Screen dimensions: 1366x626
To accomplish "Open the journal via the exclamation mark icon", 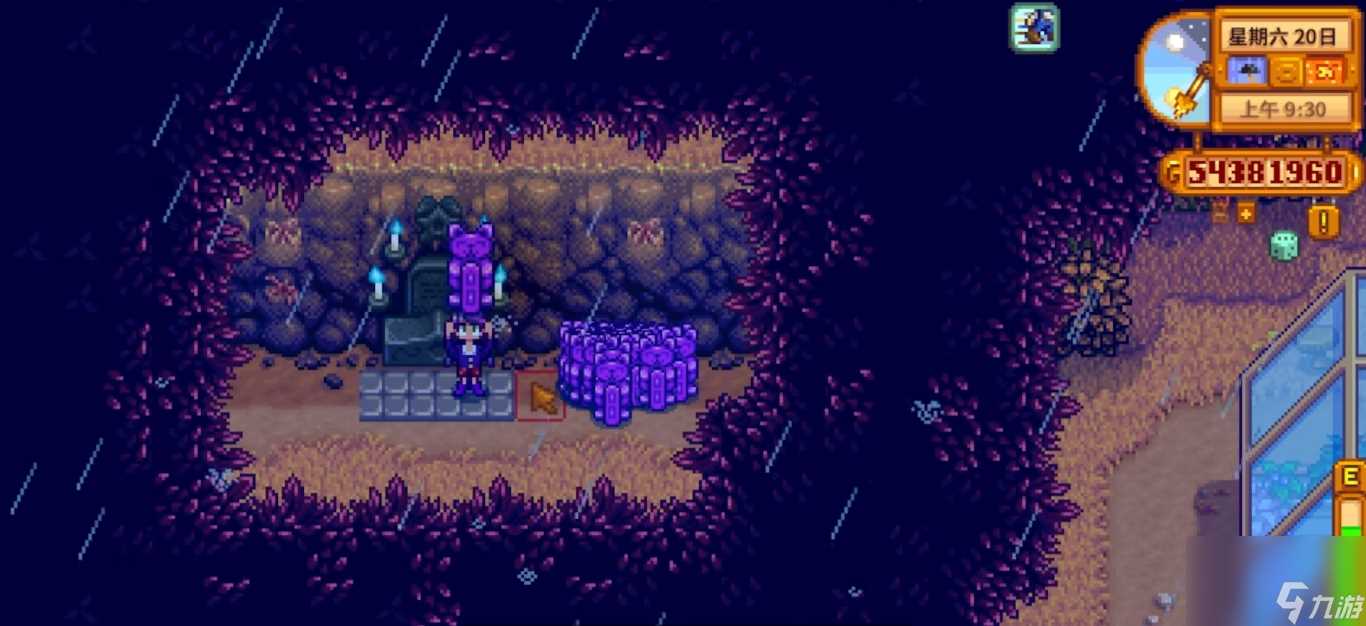I will pos(1323,220).
